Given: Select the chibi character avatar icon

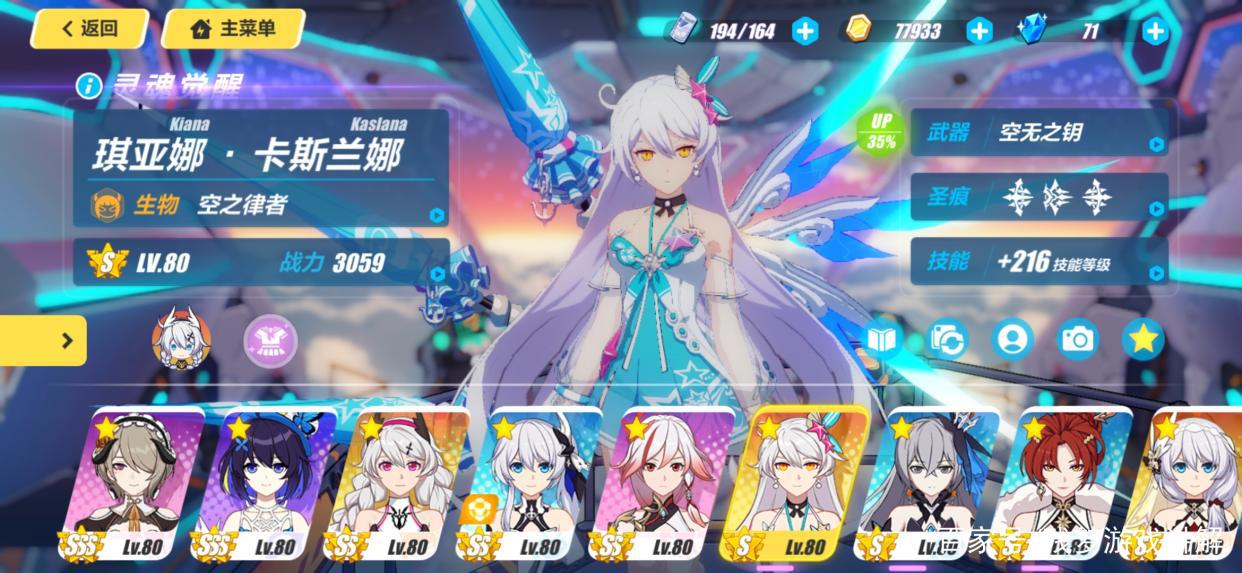Looking at the screenshot, I should pos(181,340).
